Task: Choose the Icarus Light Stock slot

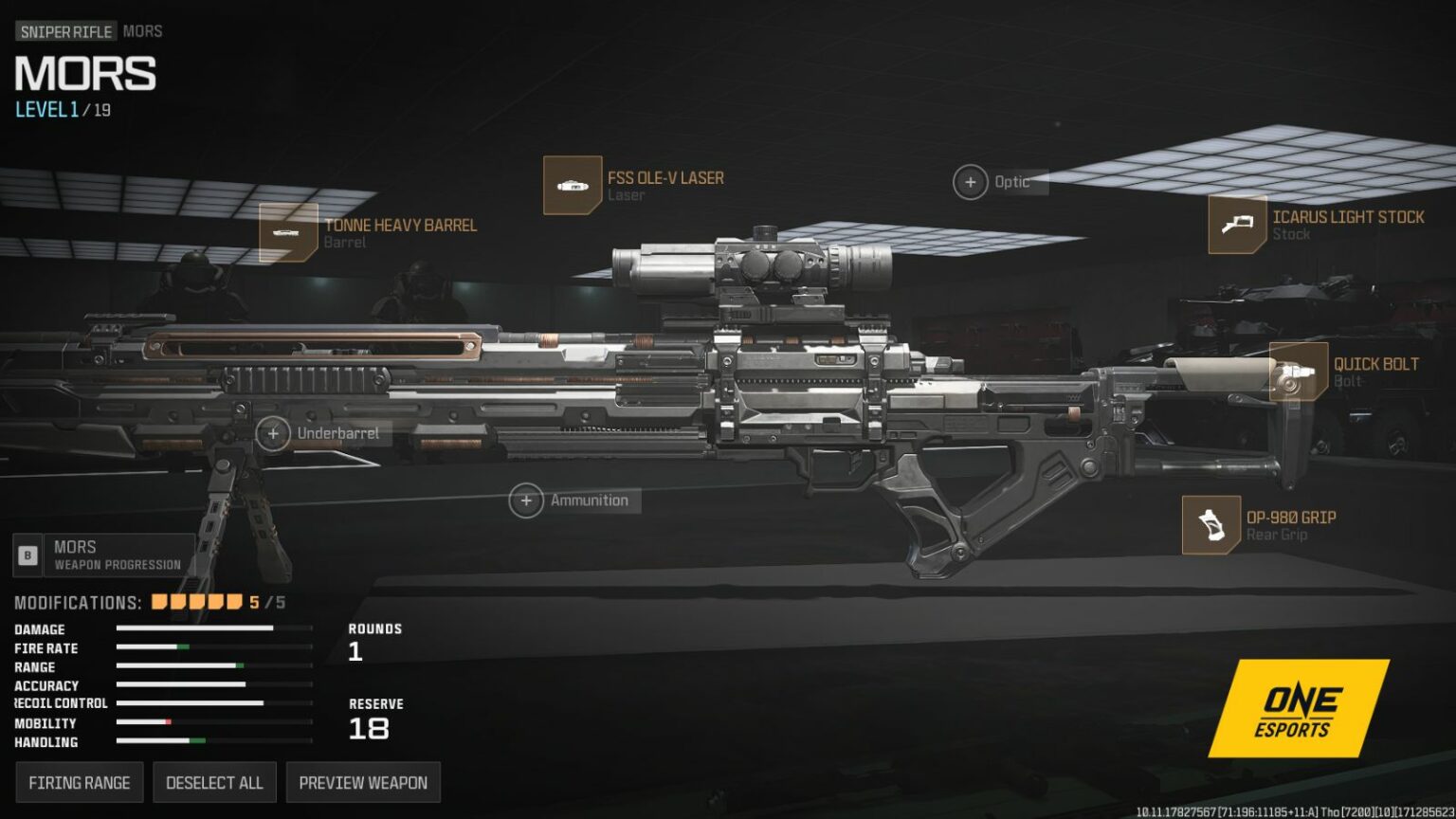Action: (x=1237, y=225)
